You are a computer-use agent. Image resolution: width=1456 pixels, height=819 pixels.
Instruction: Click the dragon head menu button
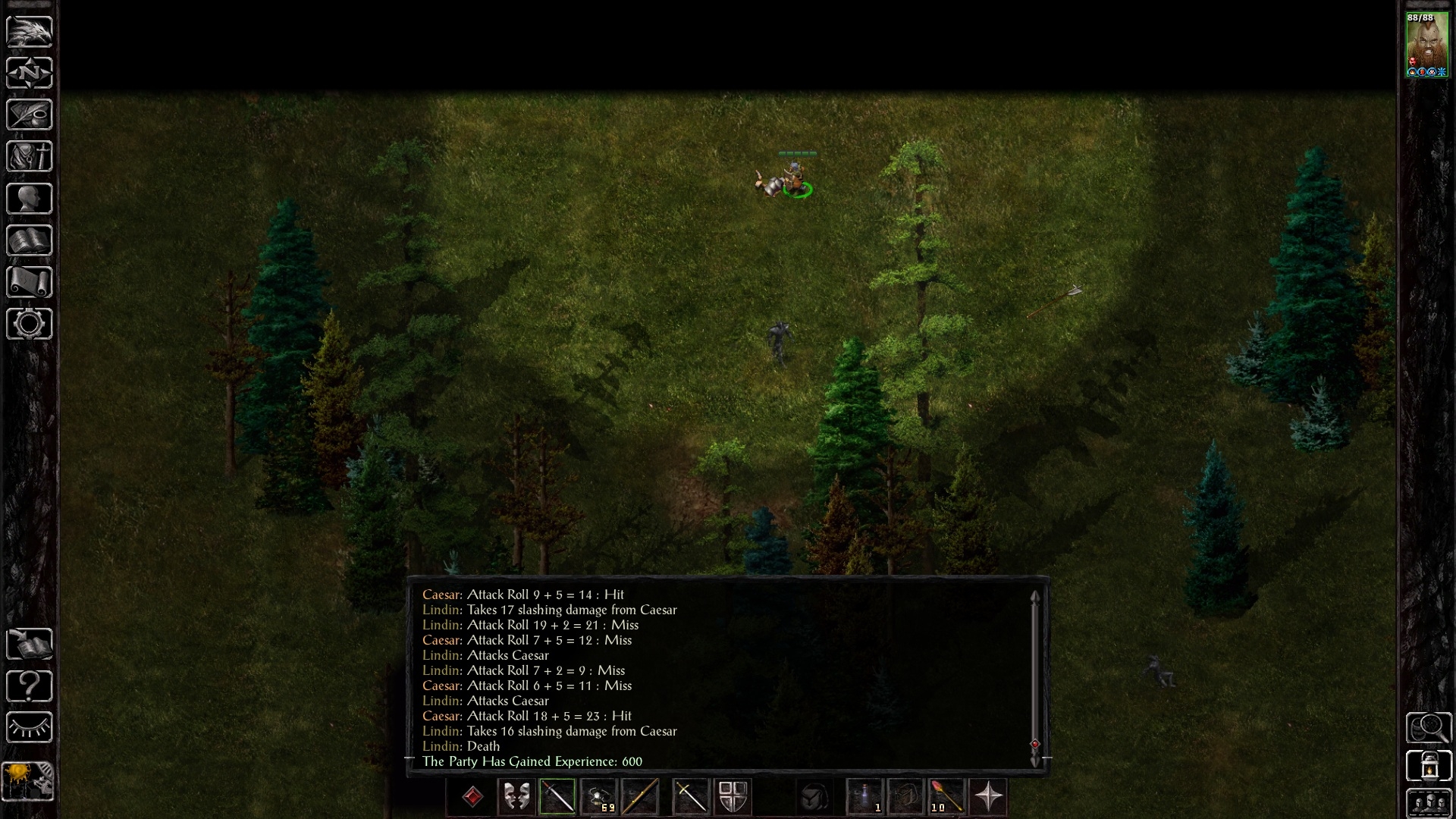pyautogui.click(x=30, y=32)
